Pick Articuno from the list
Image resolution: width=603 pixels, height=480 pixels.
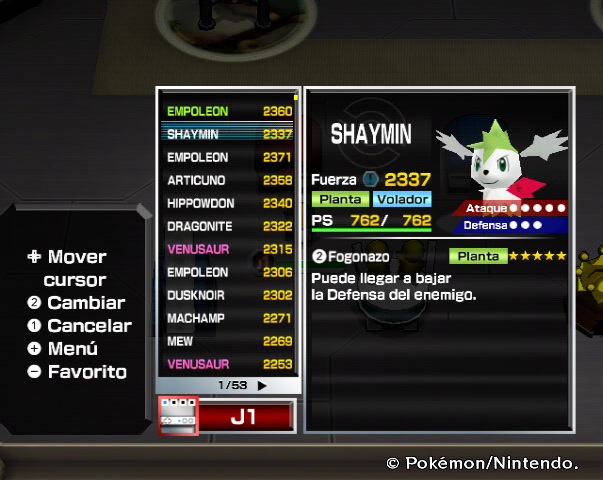229,181
